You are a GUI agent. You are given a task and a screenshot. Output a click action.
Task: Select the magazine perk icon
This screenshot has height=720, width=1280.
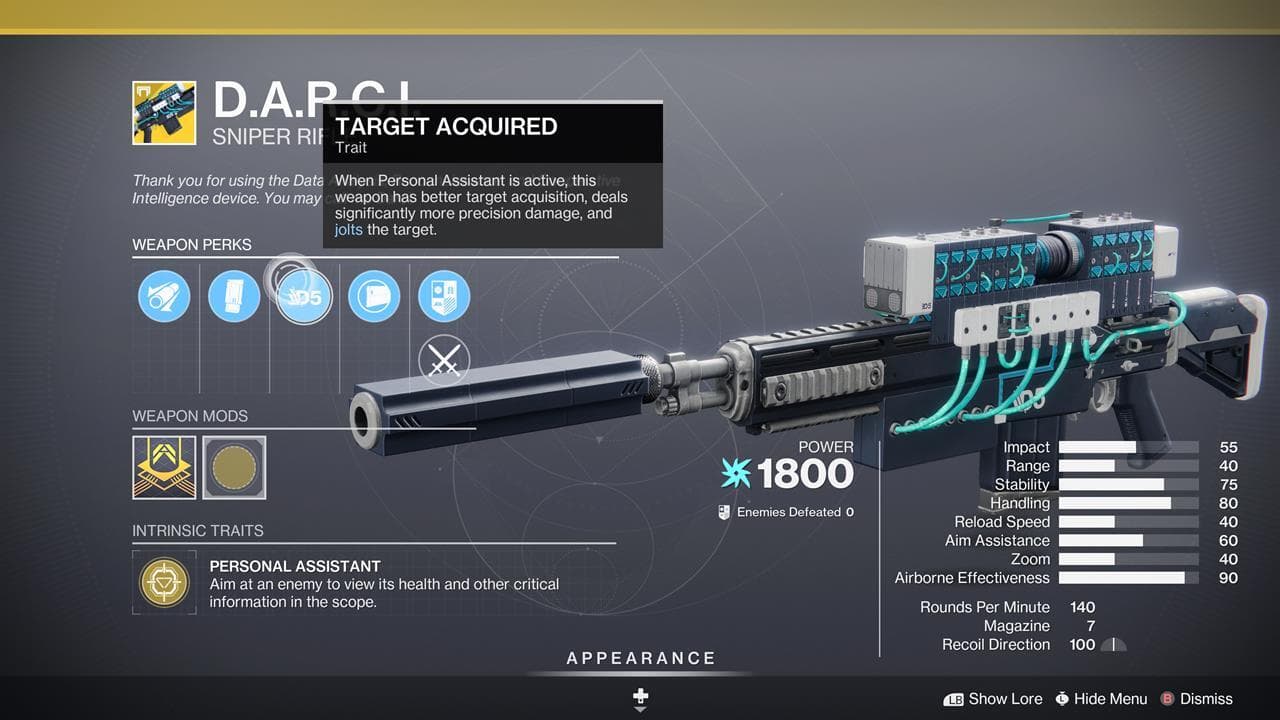234,296
